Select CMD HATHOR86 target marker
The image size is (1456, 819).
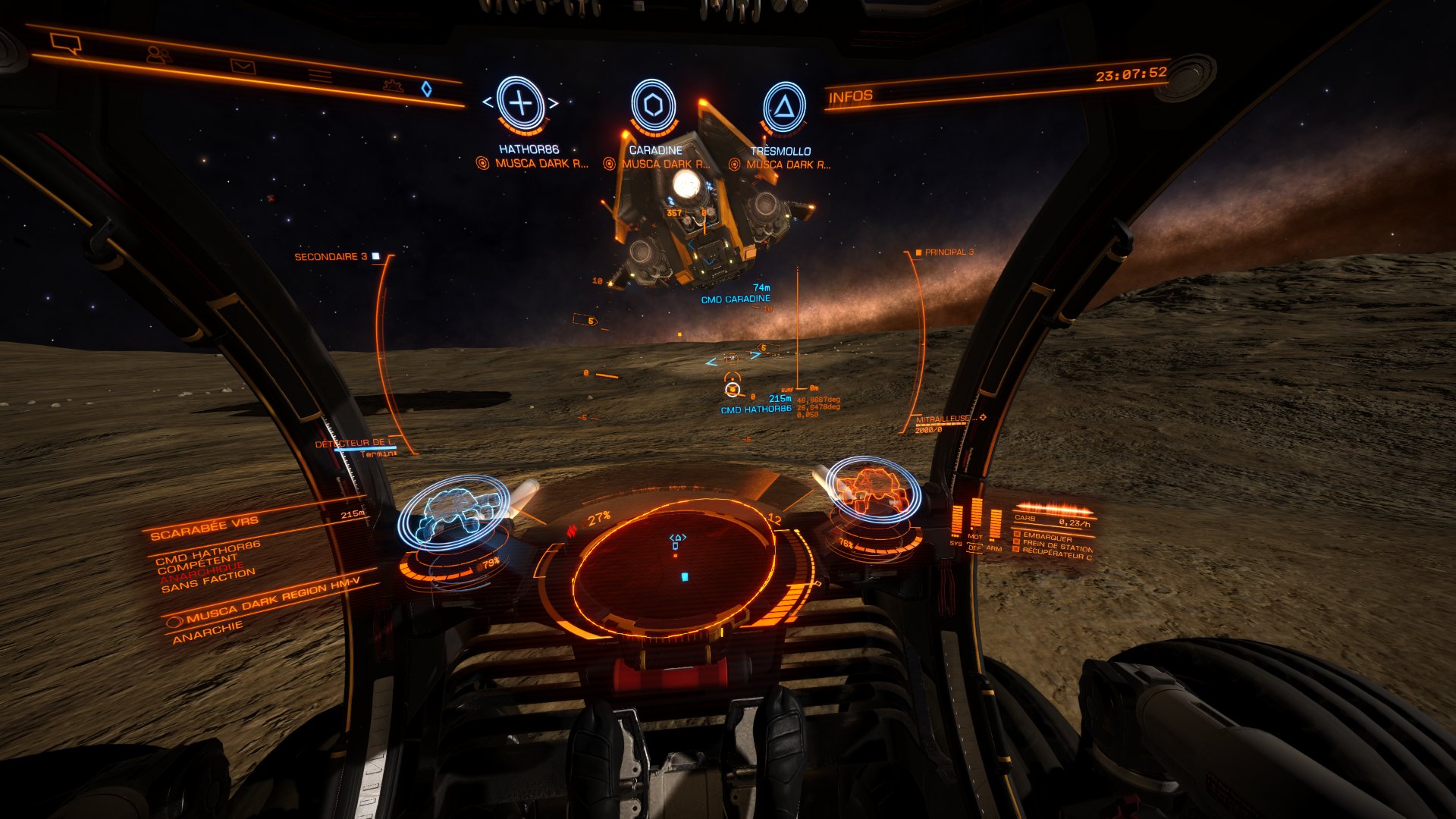pyautogui.click(x=733, y=390)
